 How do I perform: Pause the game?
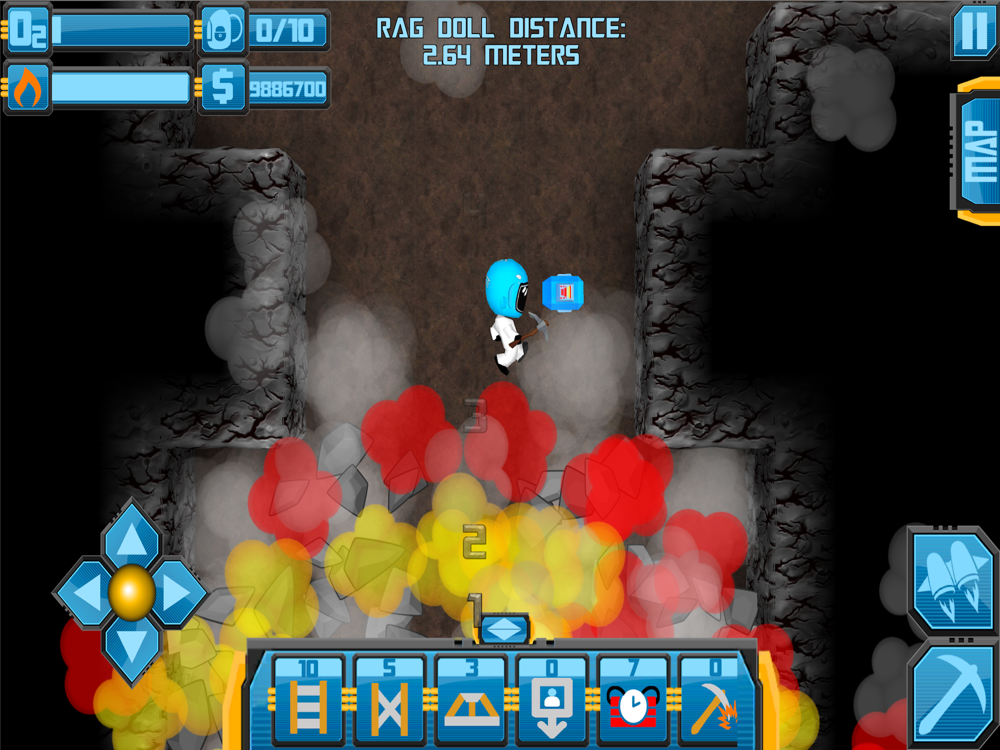(x=973, y=32)
